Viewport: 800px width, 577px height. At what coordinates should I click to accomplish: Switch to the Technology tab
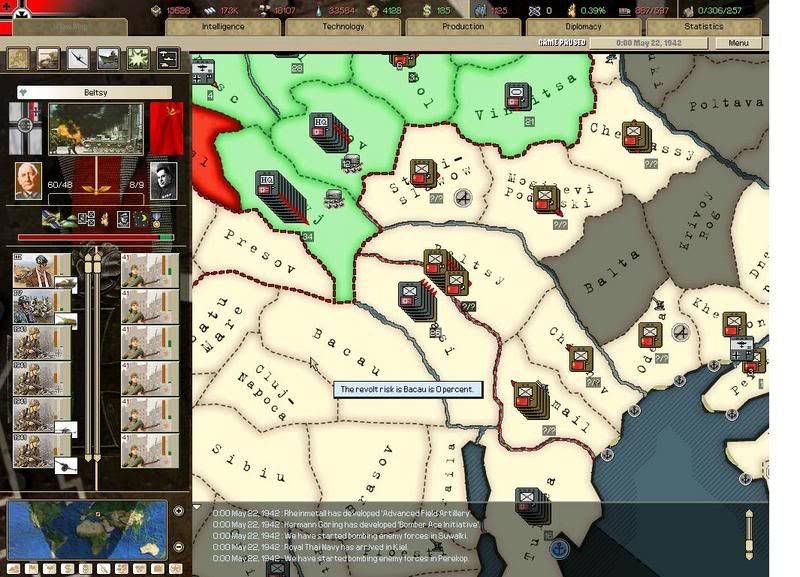(x=343, y=27)
